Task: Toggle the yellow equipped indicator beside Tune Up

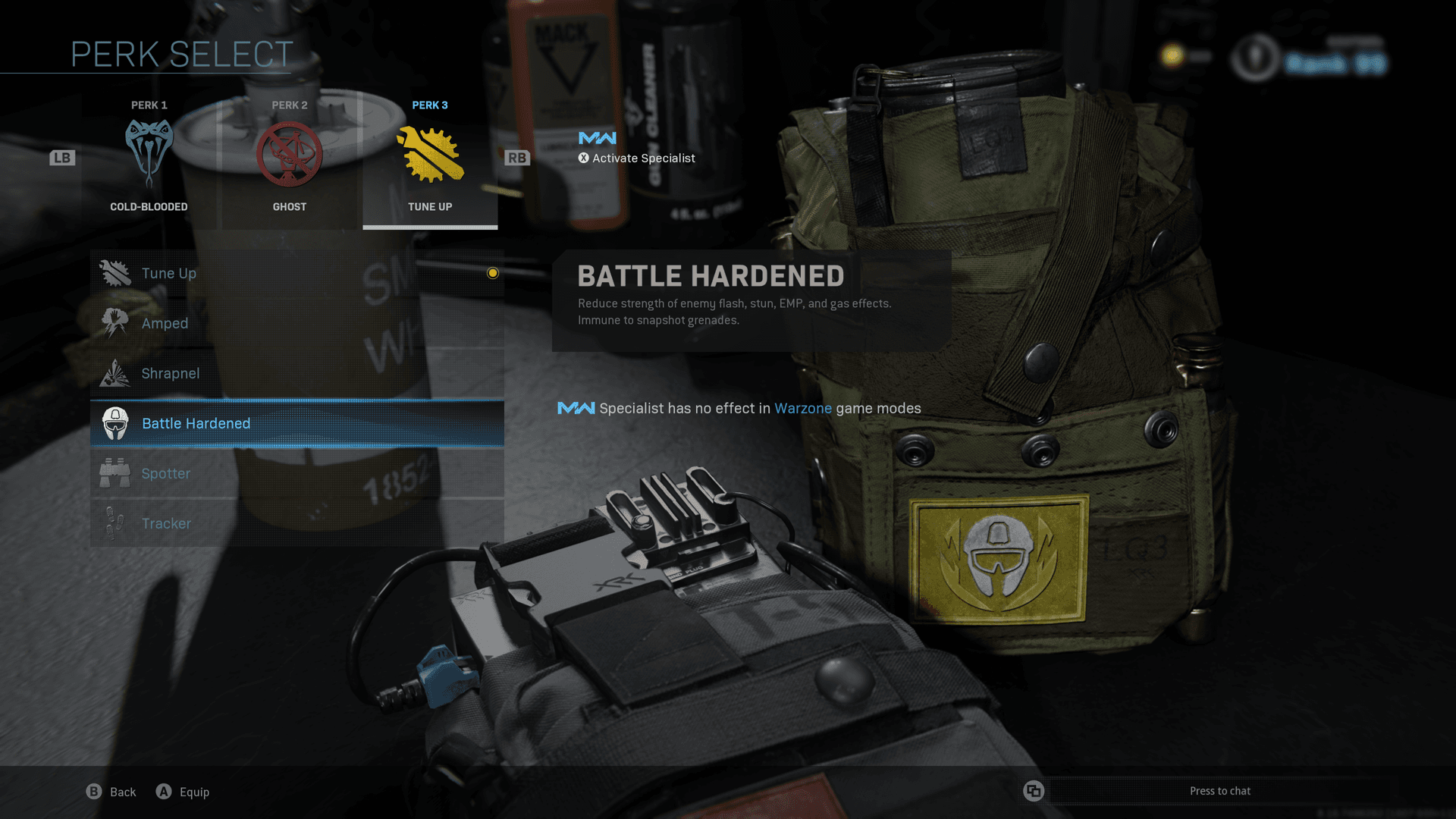Action: coord(493,273)
